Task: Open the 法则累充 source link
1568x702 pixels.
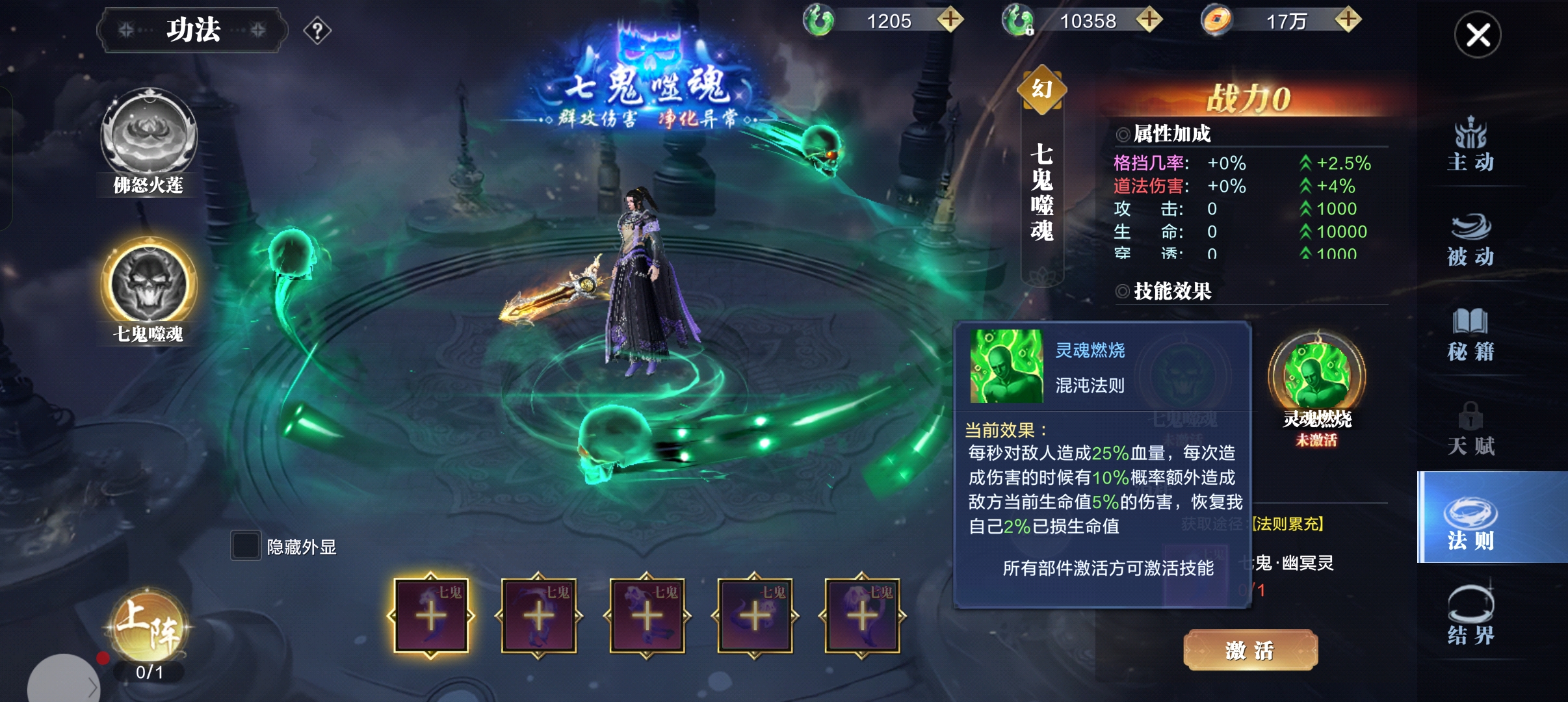Action: pos(1287,524)
